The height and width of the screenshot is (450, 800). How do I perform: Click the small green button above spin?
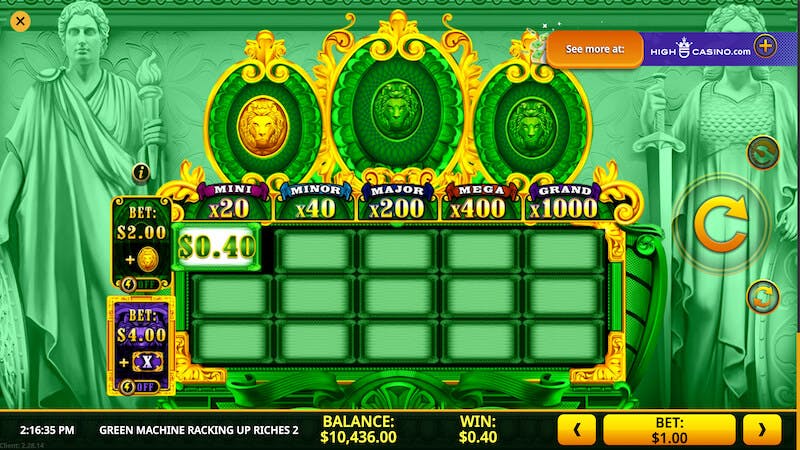pyautogui.click(x=763, y=151)
